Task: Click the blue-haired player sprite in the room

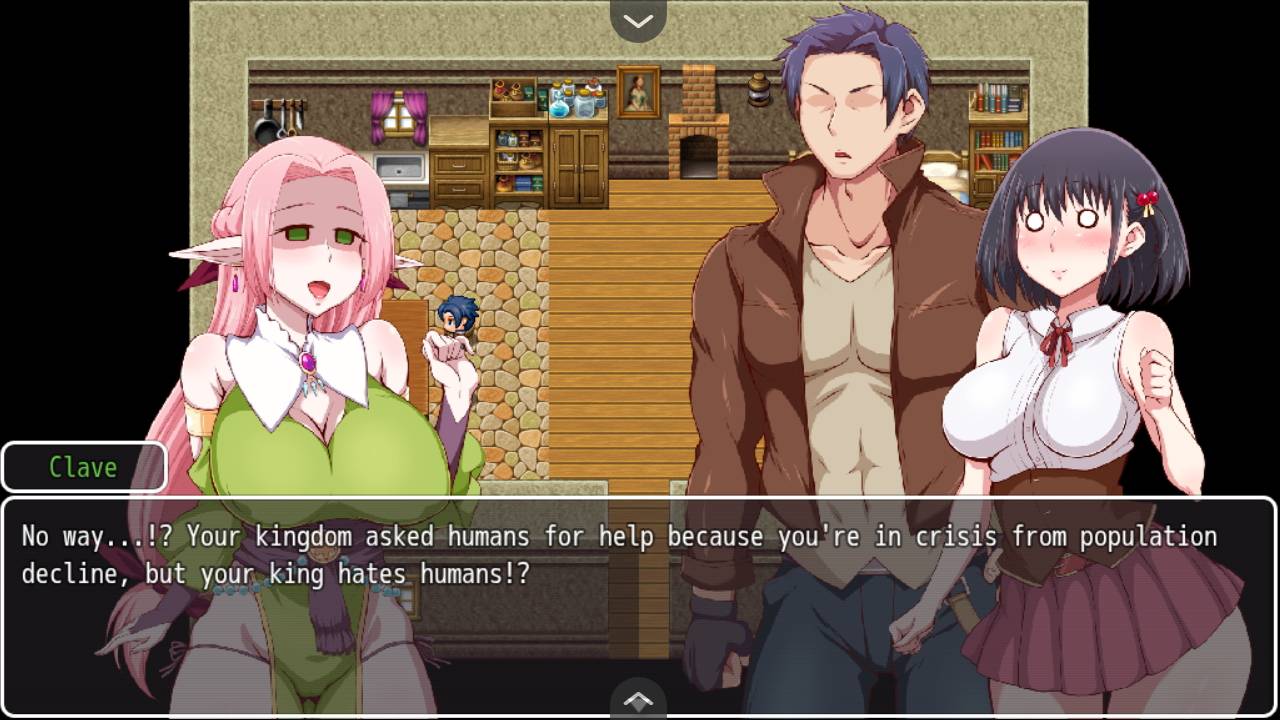Action: 455,320
